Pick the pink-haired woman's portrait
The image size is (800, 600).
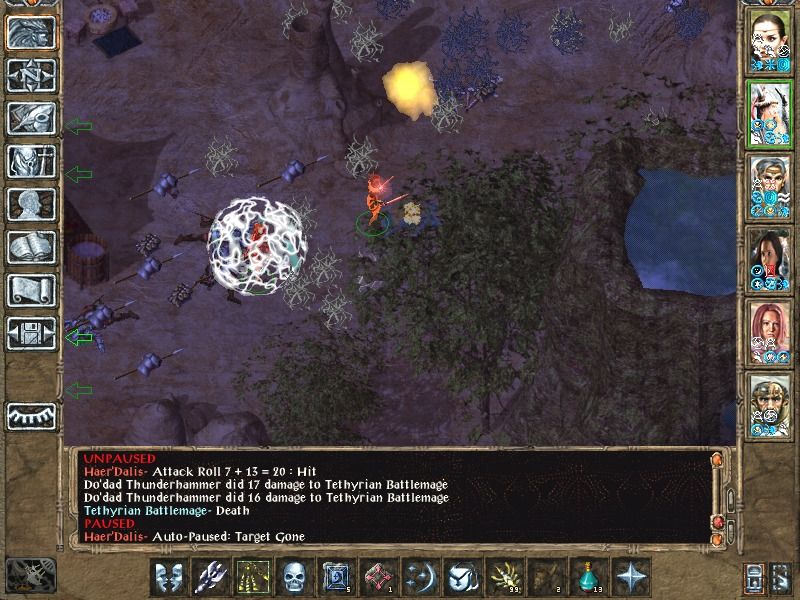(x=770, y=331)
